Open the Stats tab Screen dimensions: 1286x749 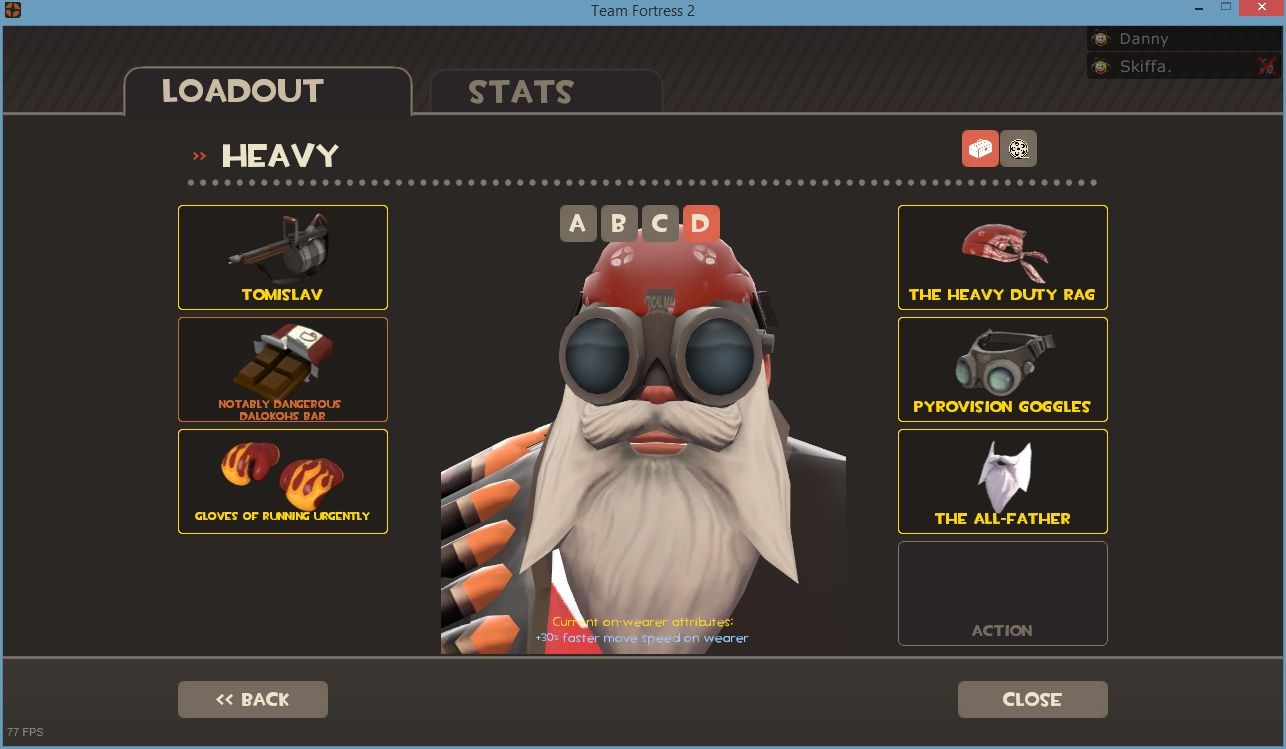click(x=521, y=93)
